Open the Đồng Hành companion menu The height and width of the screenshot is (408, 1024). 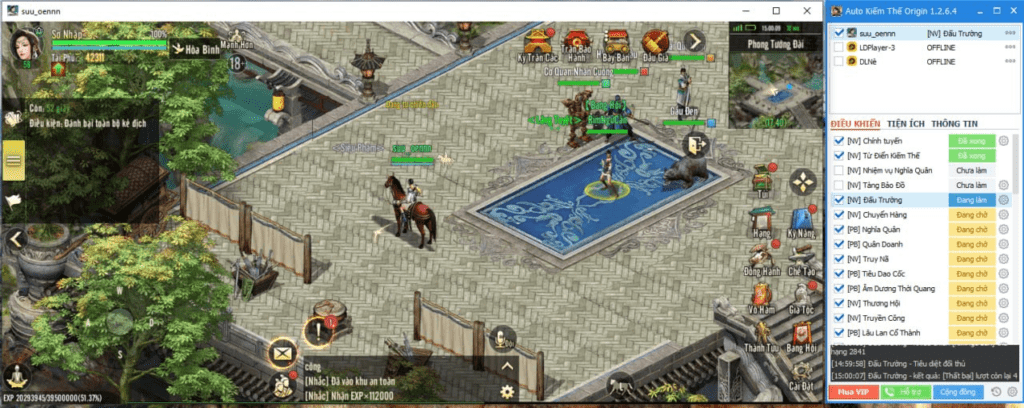click(762, 257)
